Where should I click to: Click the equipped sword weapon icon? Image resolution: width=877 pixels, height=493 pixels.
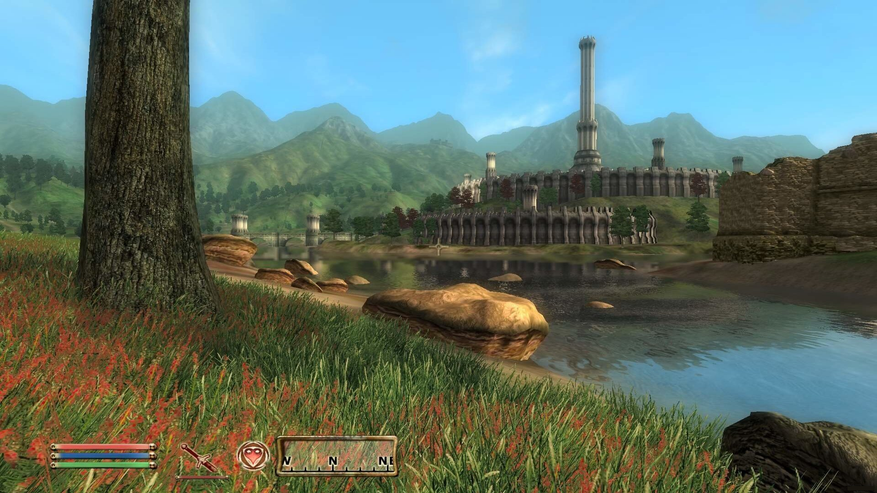[x=199, y=458]
